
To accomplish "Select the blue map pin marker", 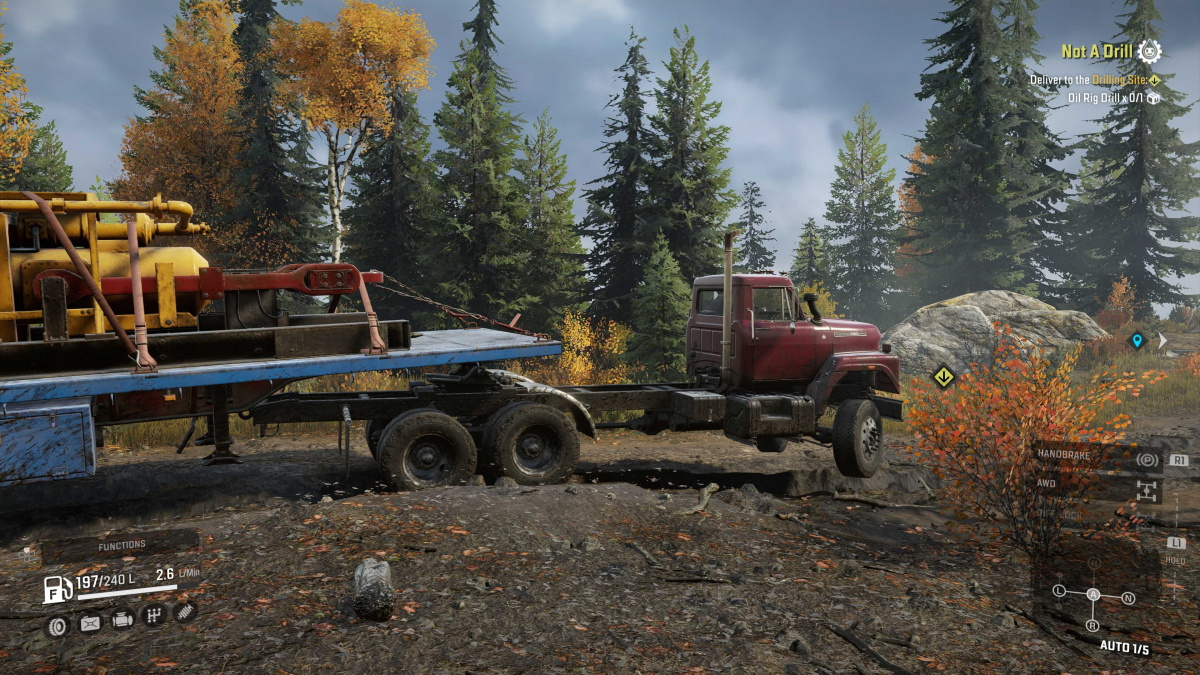I will click(1136, 341).
